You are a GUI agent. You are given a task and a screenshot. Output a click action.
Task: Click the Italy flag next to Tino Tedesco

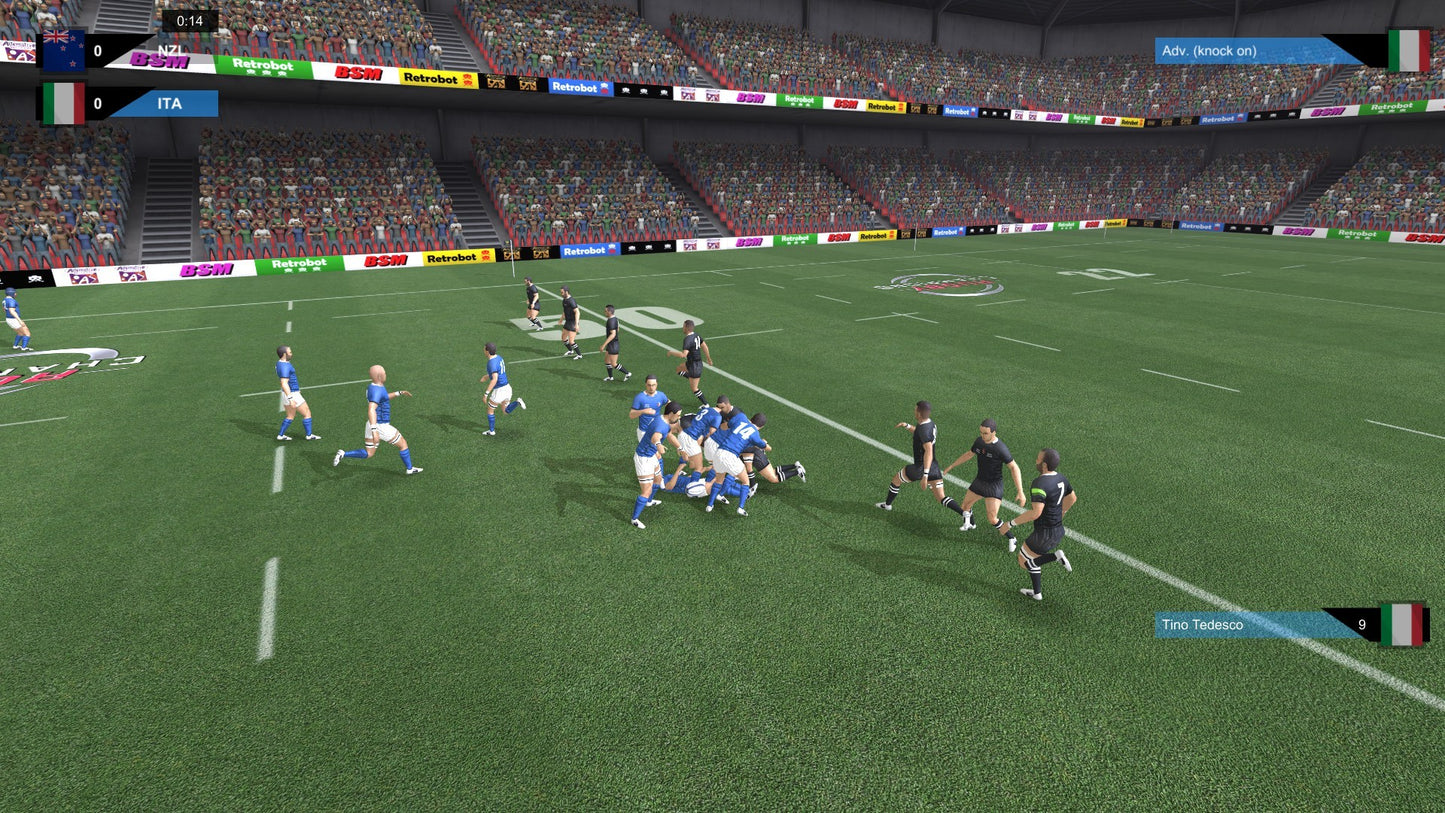pyautogui.click(x=1404, y=623)
